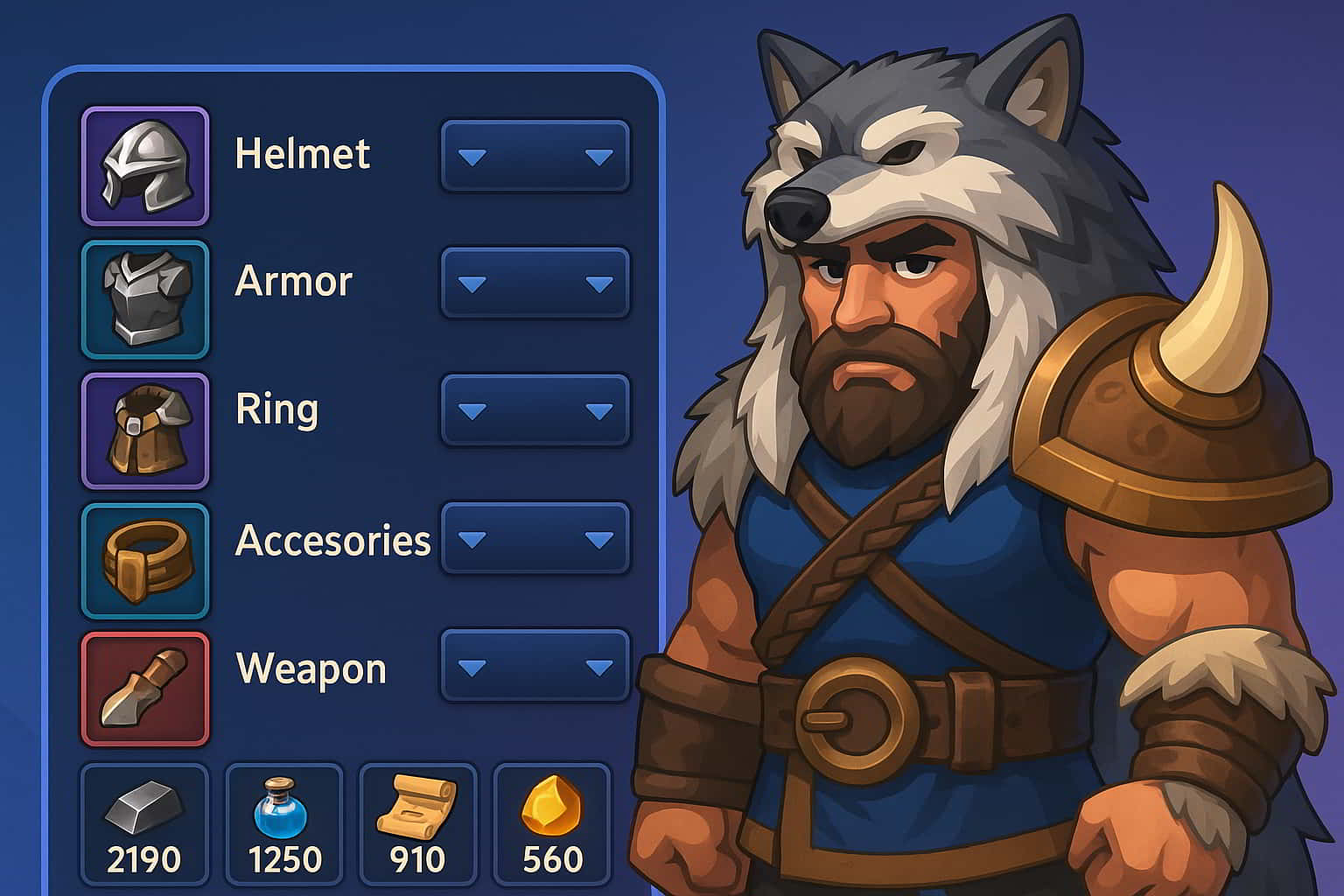This screenshot has width=1344, height=896.
Task: Open the Accesories belt icon
Action: pyautogui.click(x=144, y=557)
